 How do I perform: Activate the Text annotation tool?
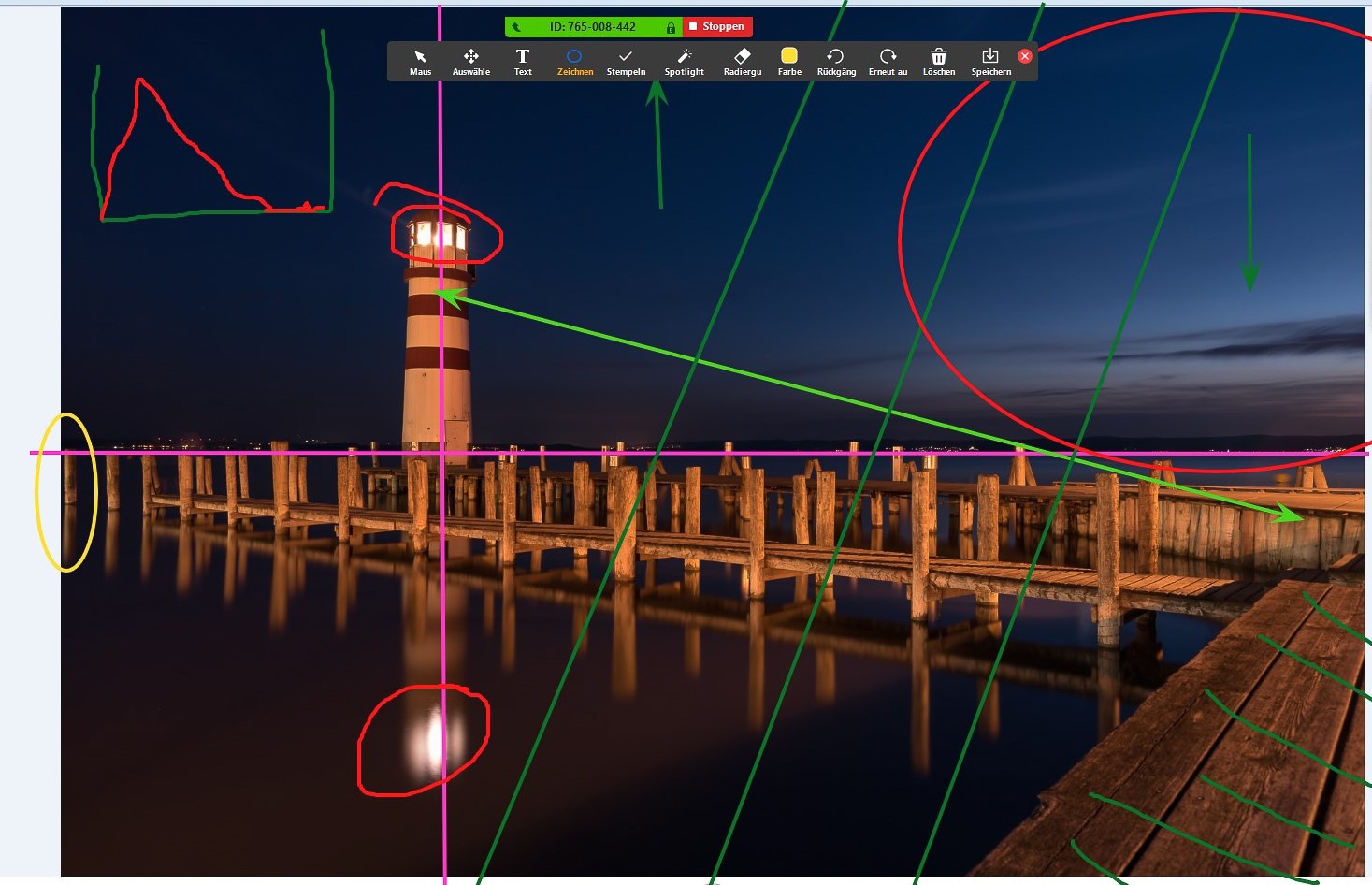click(523, 61)
